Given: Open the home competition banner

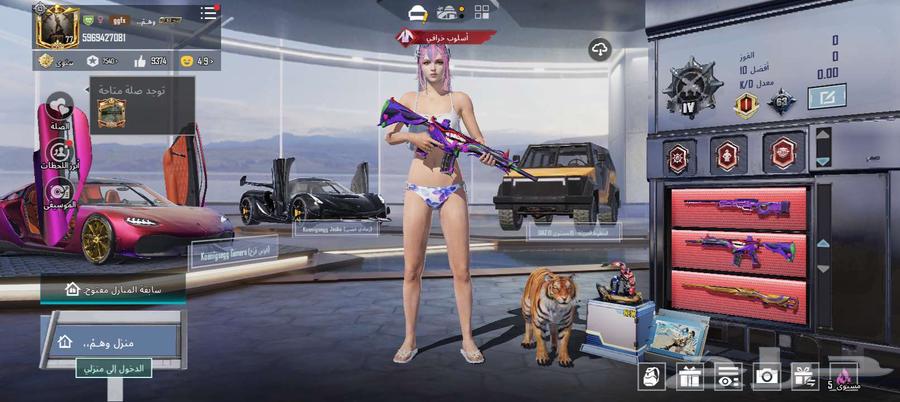Looking at the screenshot, I should 112,288.
